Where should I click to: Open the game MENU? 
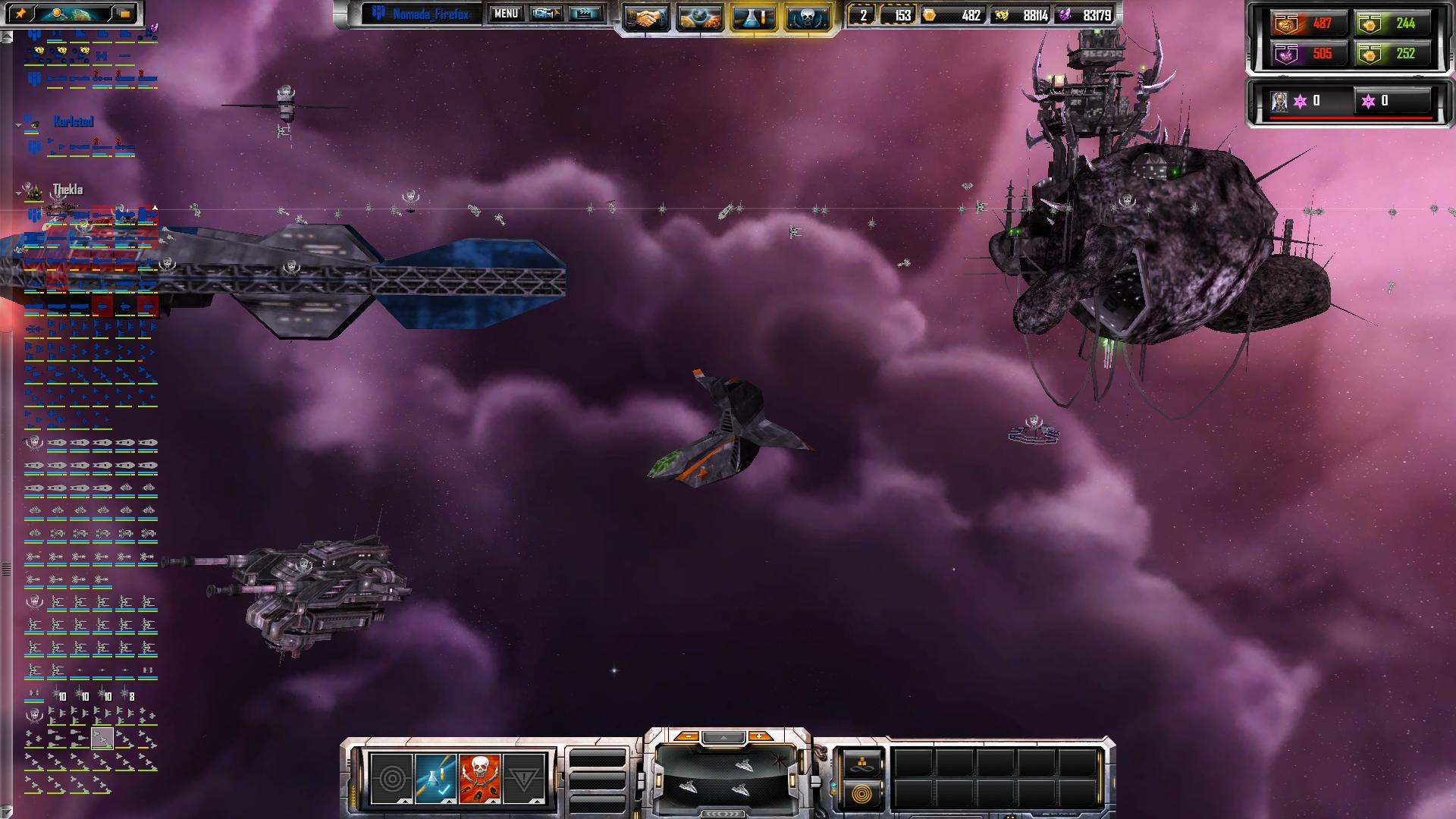pyautogui.click(x=506, y=14)
